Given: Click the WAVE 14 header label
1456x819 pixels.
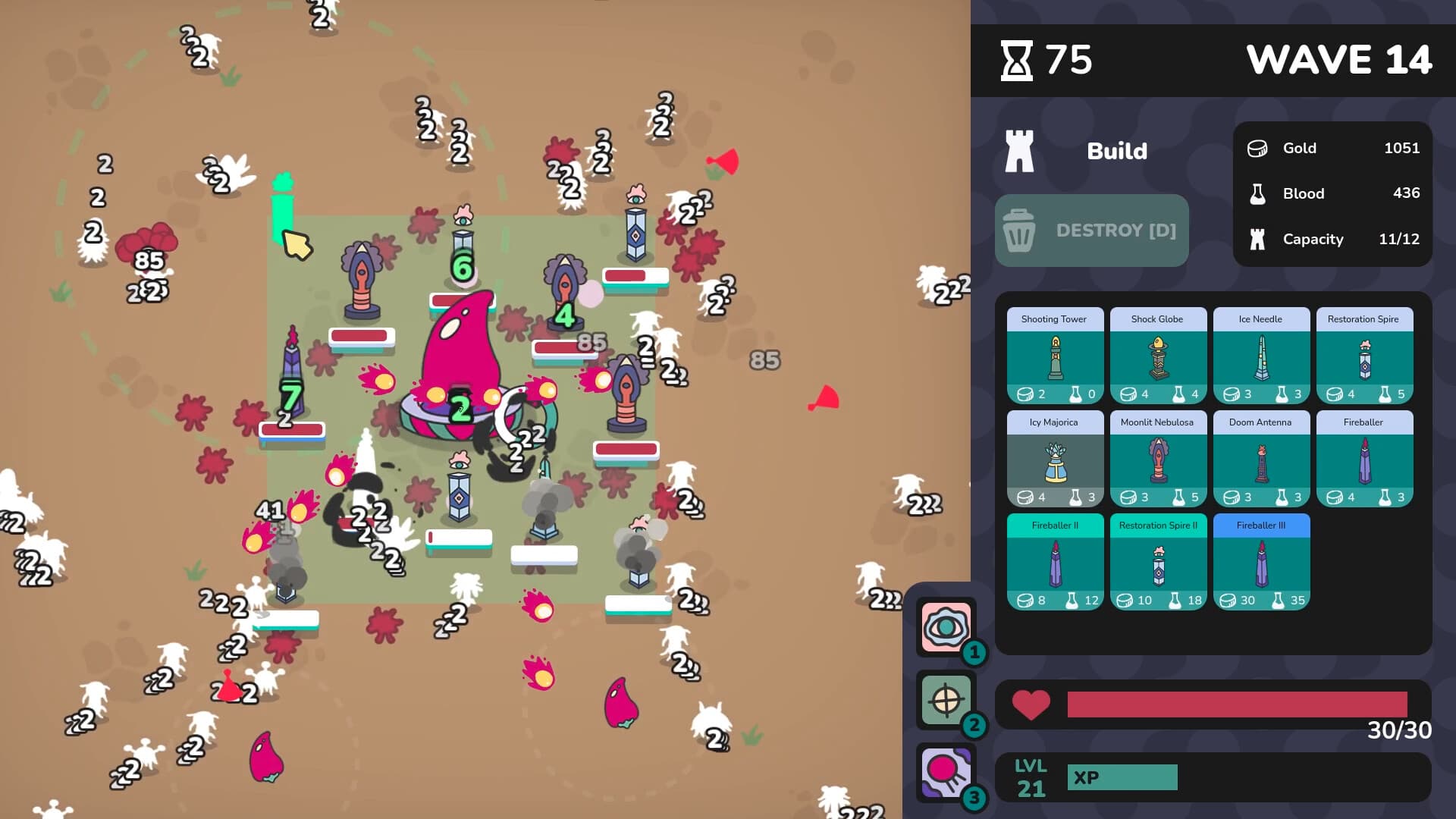Looking at the screenshot, I should [x=1341, y=61].
